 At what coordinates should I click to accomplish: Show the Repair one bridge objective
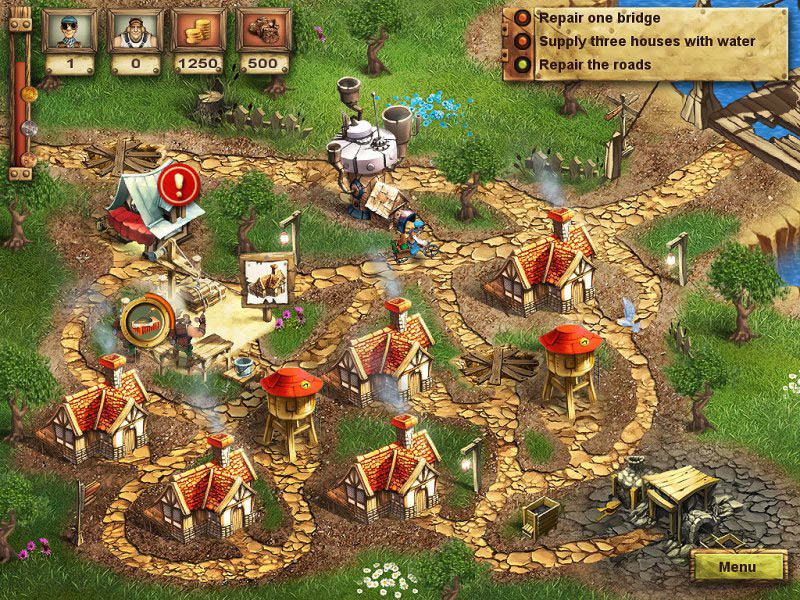[598, 17]
